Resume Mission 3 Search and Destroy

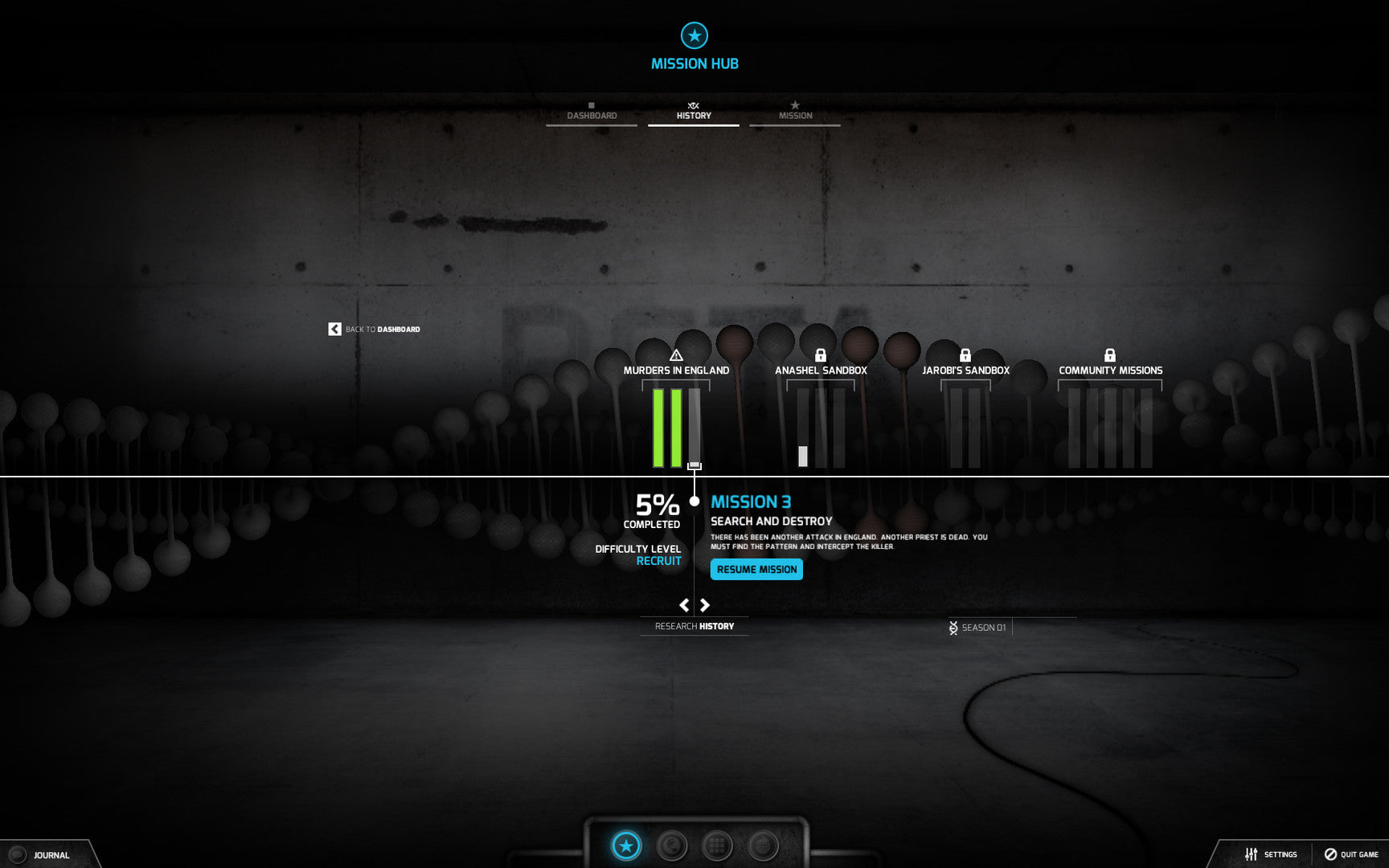pyautogui.click(x=756, y=570)
